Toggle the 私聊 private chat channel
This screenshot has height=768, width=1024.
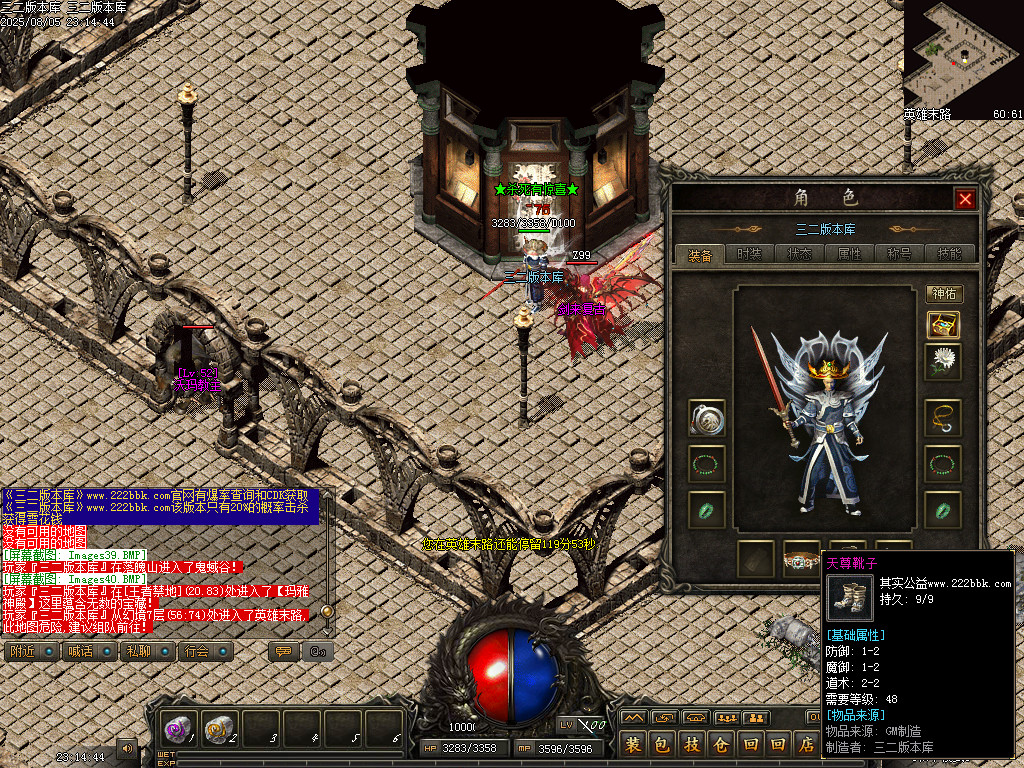click(x=145, y=652)
